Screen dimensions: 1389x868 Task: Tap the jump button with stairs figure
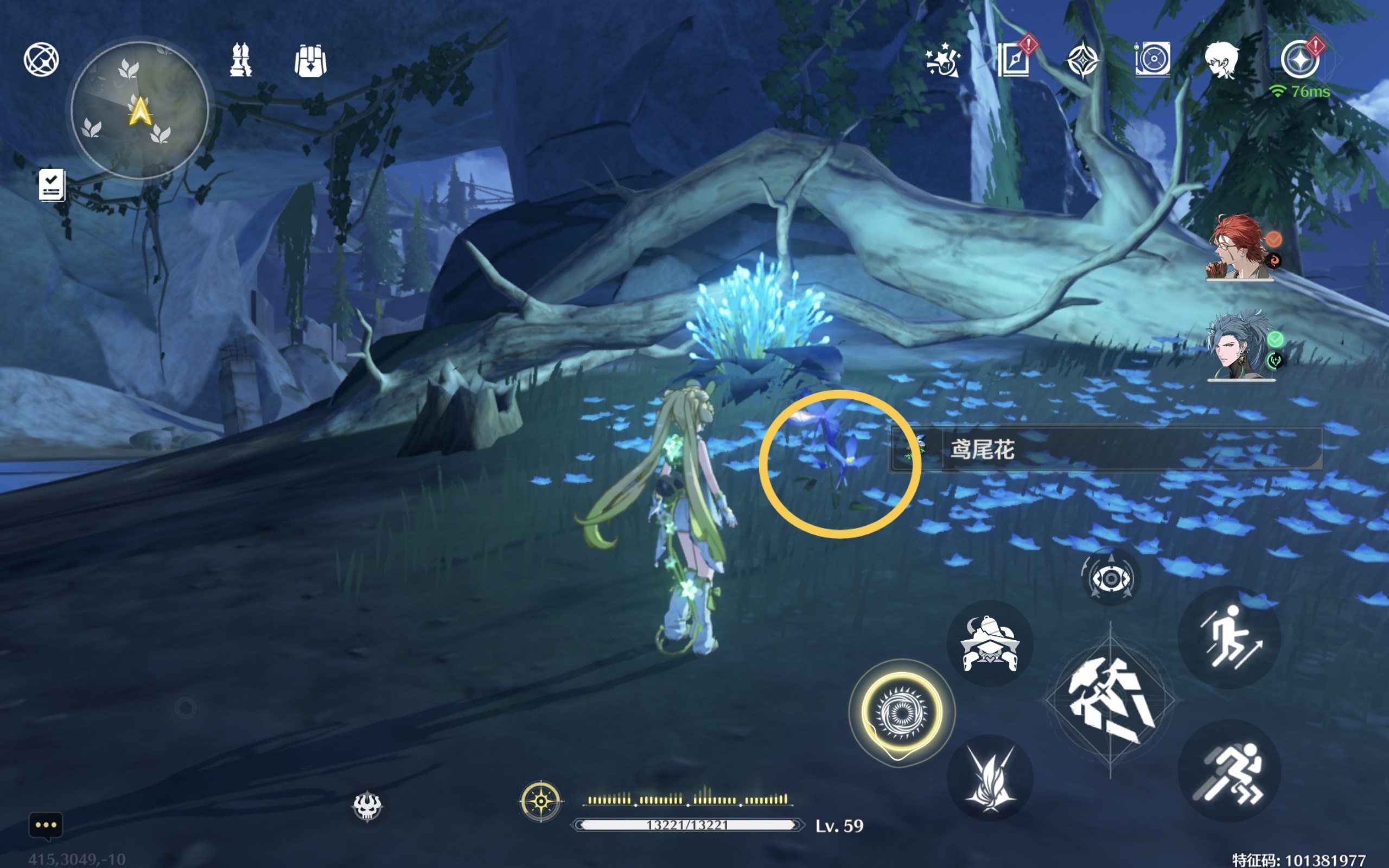1229,638
